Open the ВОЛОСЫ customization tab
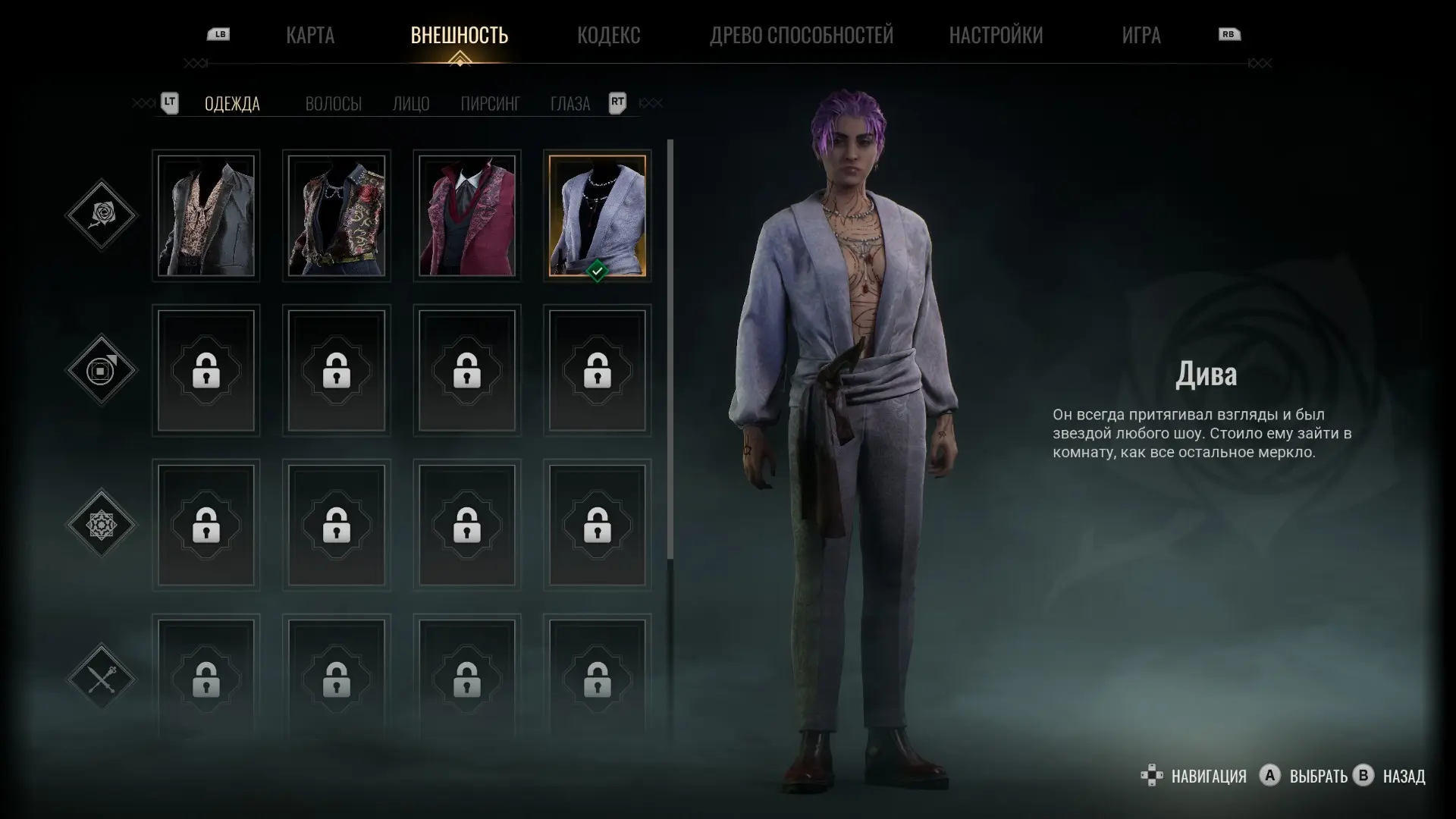 click(x=335, y=103)
